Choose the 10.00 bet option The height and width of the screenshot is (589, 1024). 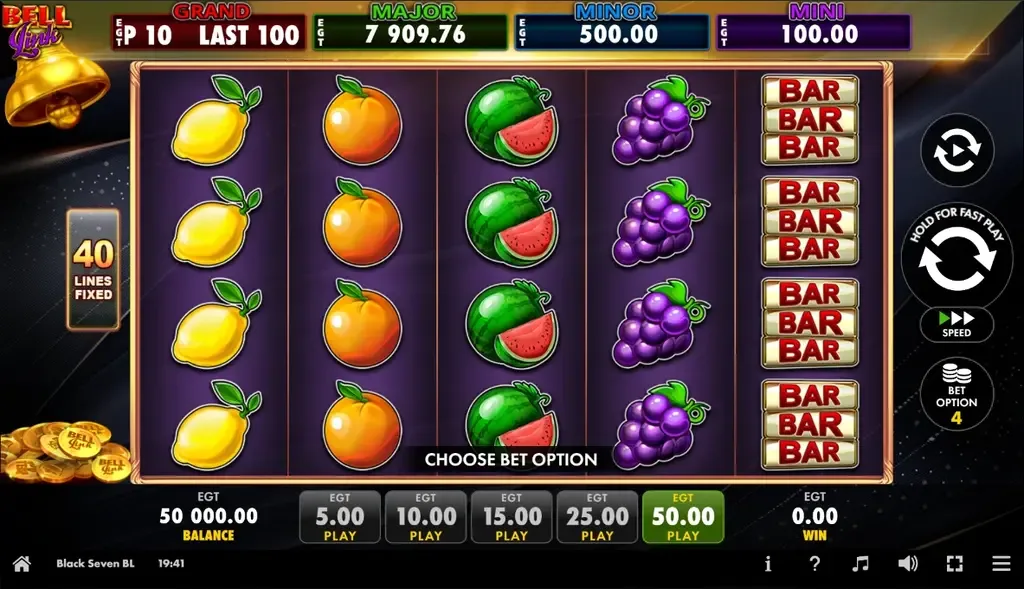point(426,517)
